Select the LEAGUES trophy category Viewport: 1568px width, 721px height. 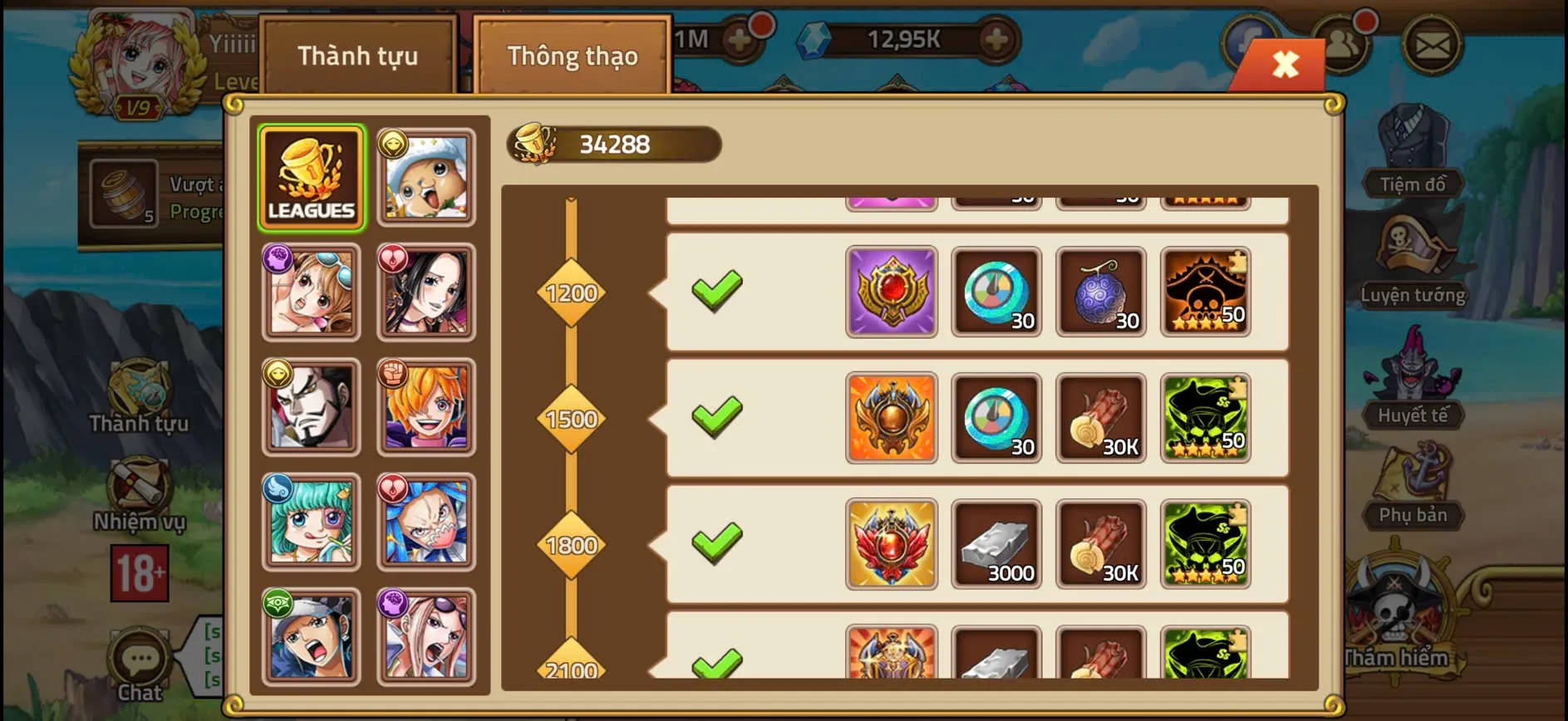pyautogui.click(x=312, y=174)
